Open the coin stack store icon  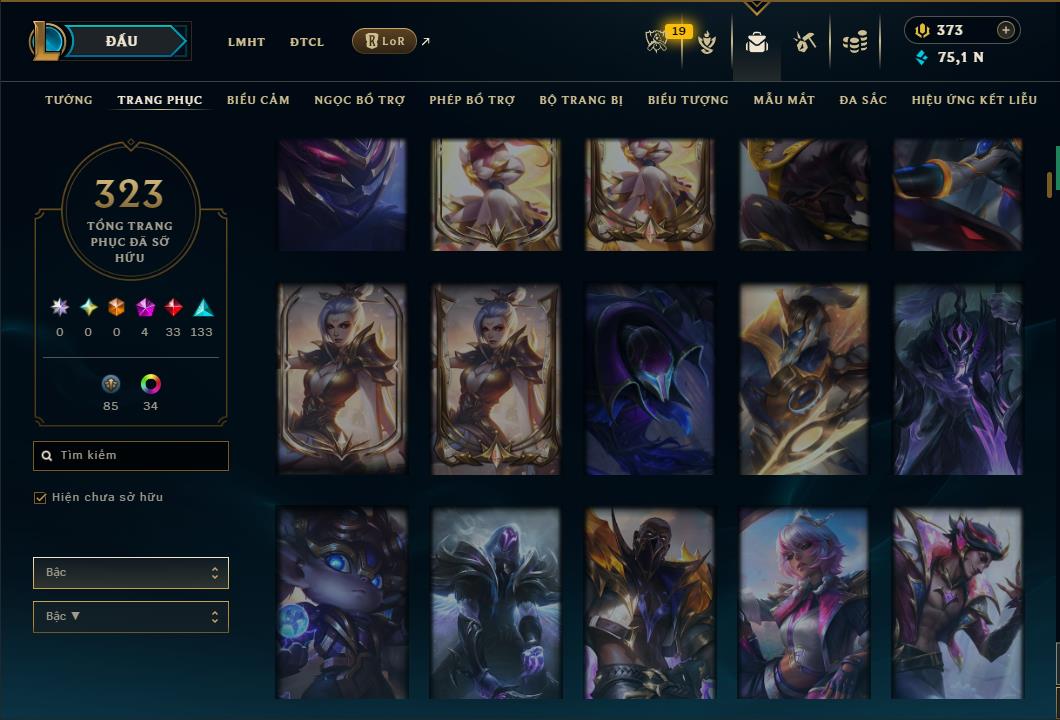854,42
